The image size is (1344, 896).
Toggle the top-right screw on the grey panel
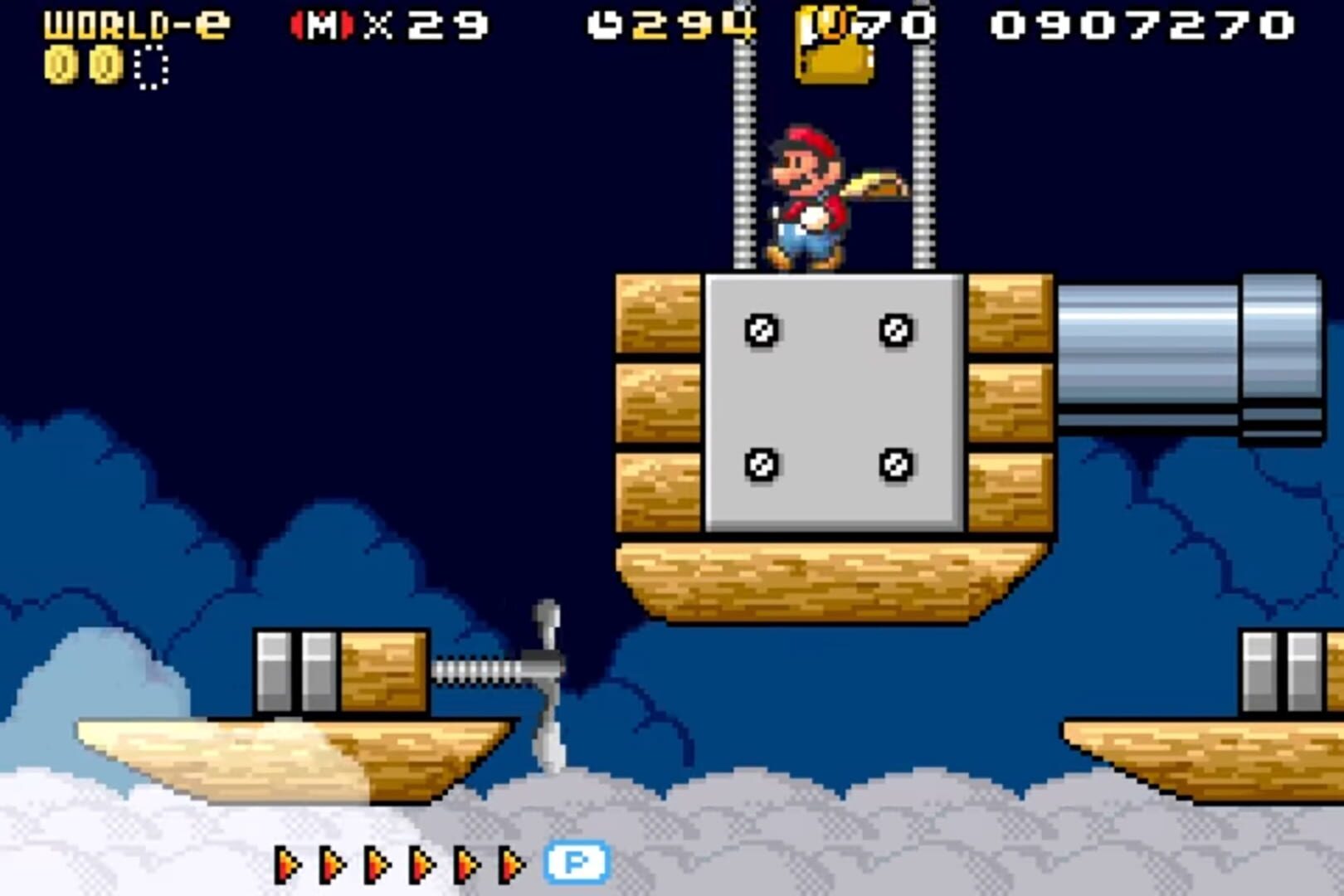tap(895, 330)
